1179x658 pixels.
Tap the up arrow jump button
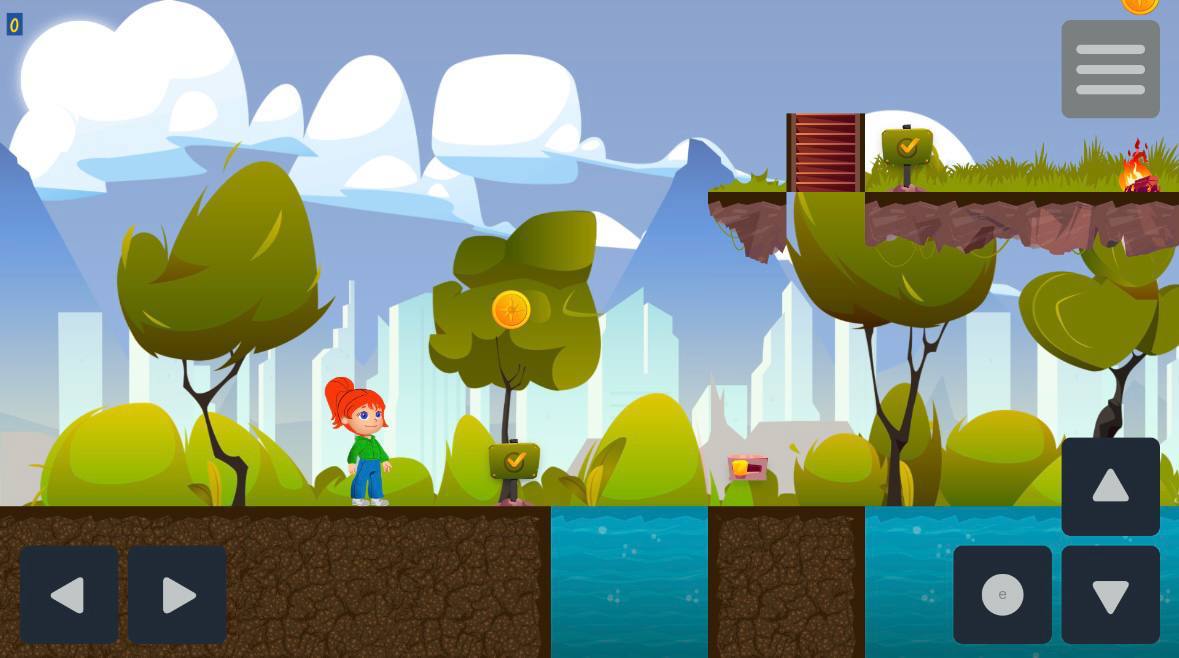[x=1110, y=487]
